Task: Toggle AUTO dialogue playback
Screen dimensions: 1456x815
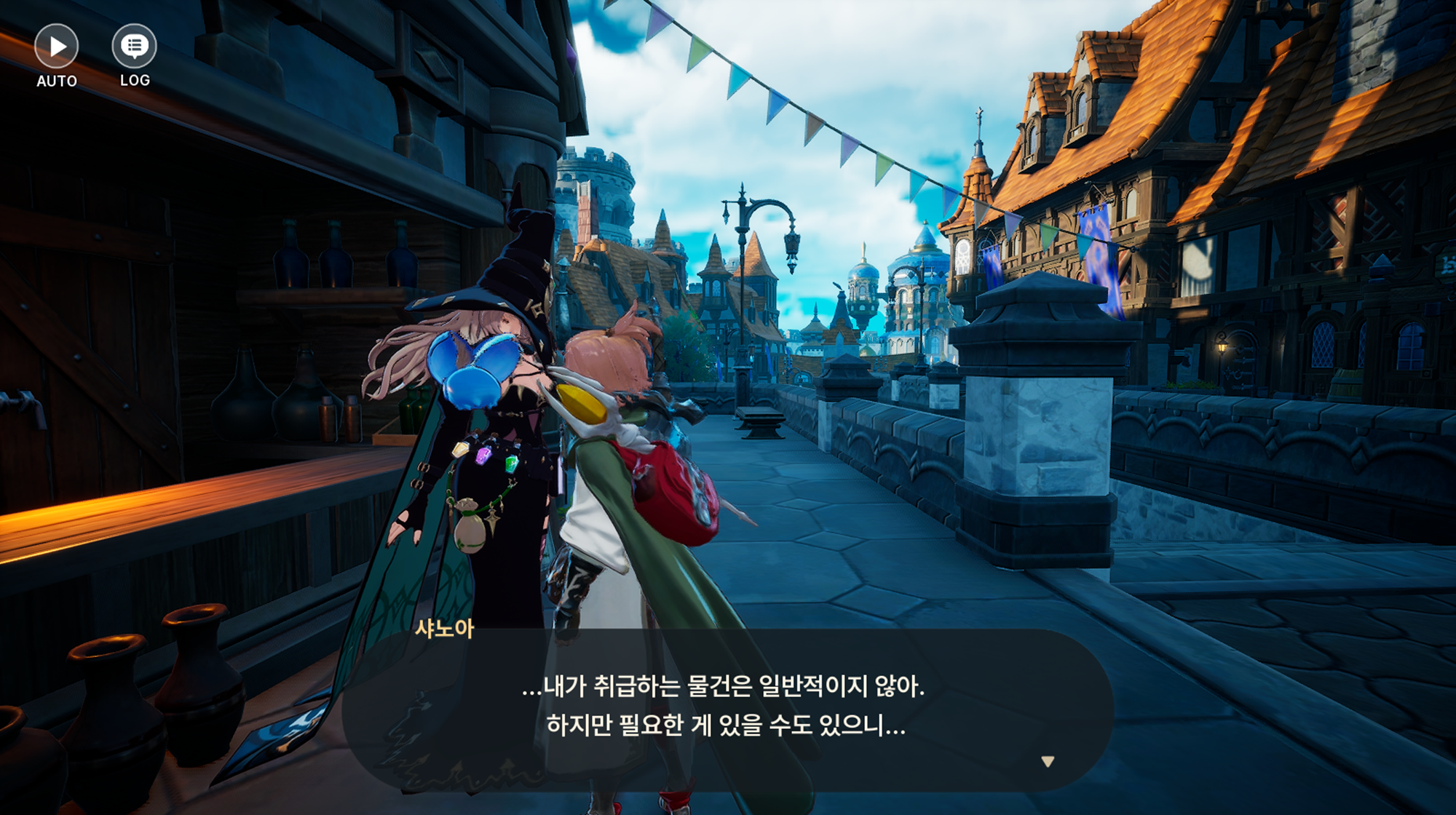Action: pyautogui.click(x=56, y=47)
